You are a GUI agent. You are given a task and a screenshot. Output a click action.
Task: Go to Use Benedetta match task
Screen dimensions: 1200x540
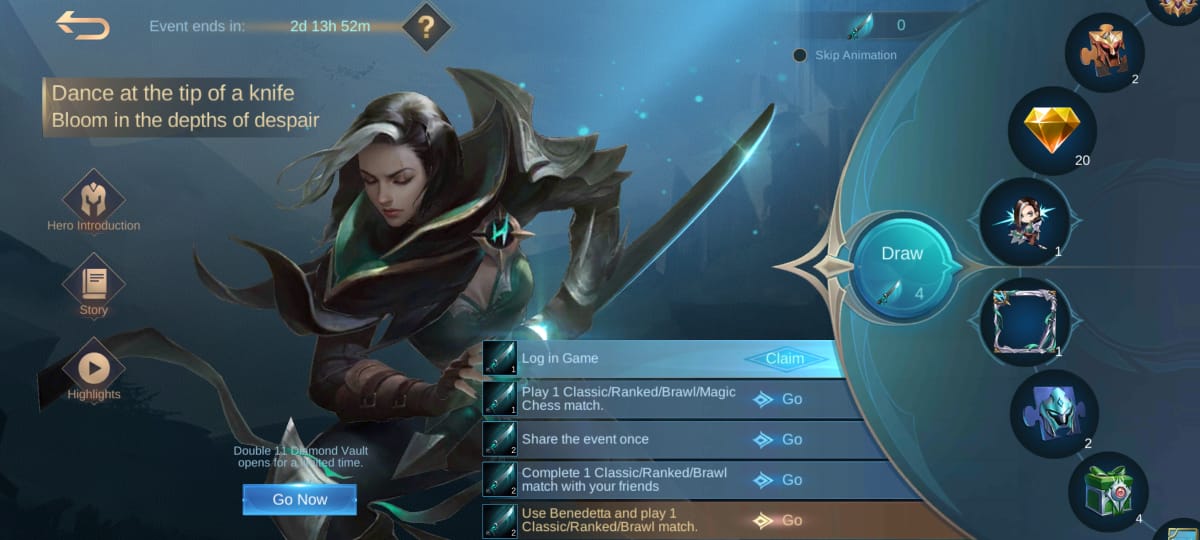tap(780, 520)
